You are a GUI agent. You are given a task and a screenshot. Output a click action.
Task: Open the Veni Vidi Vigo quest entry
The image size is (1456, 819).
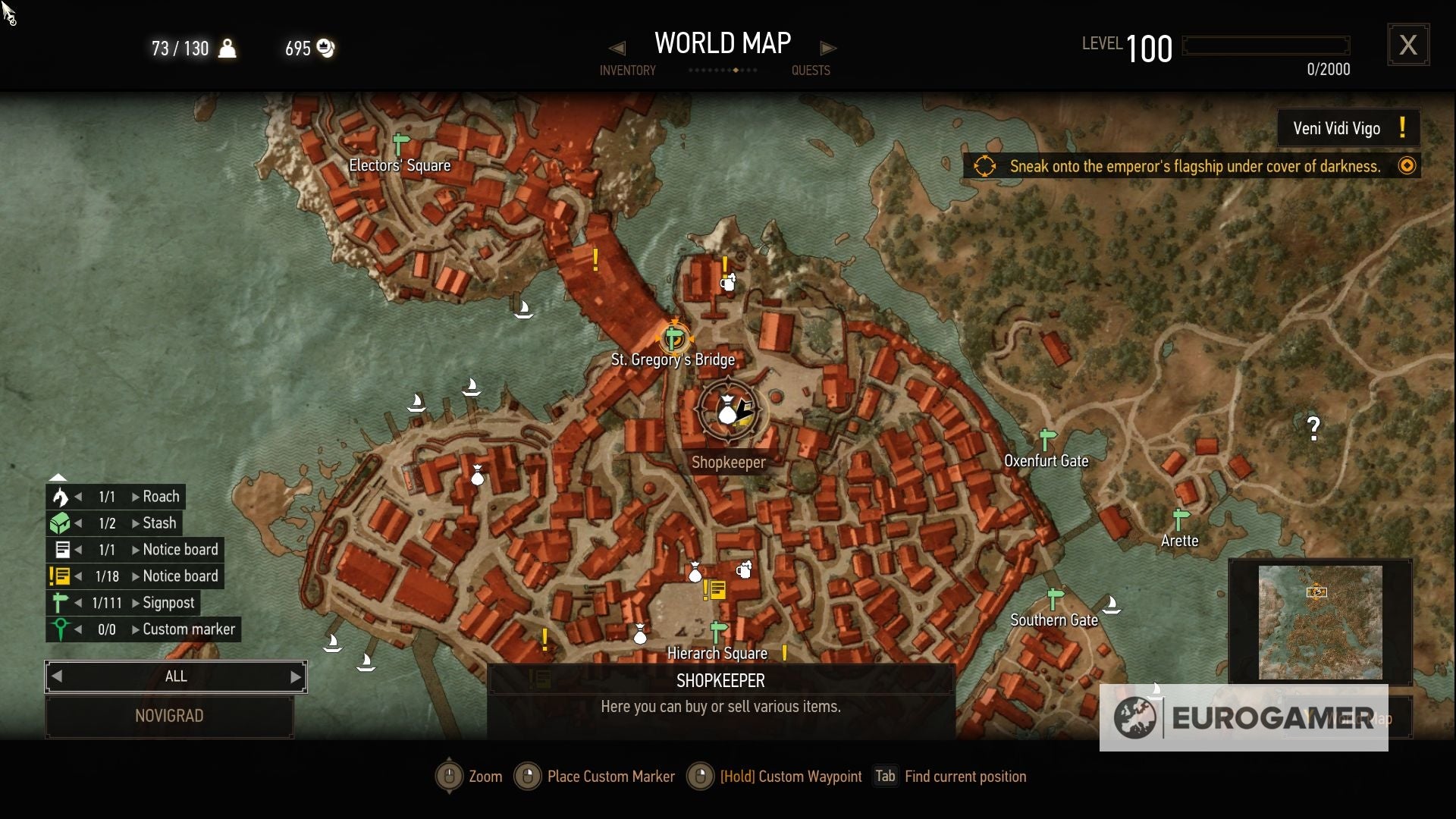click(1348, 128)
